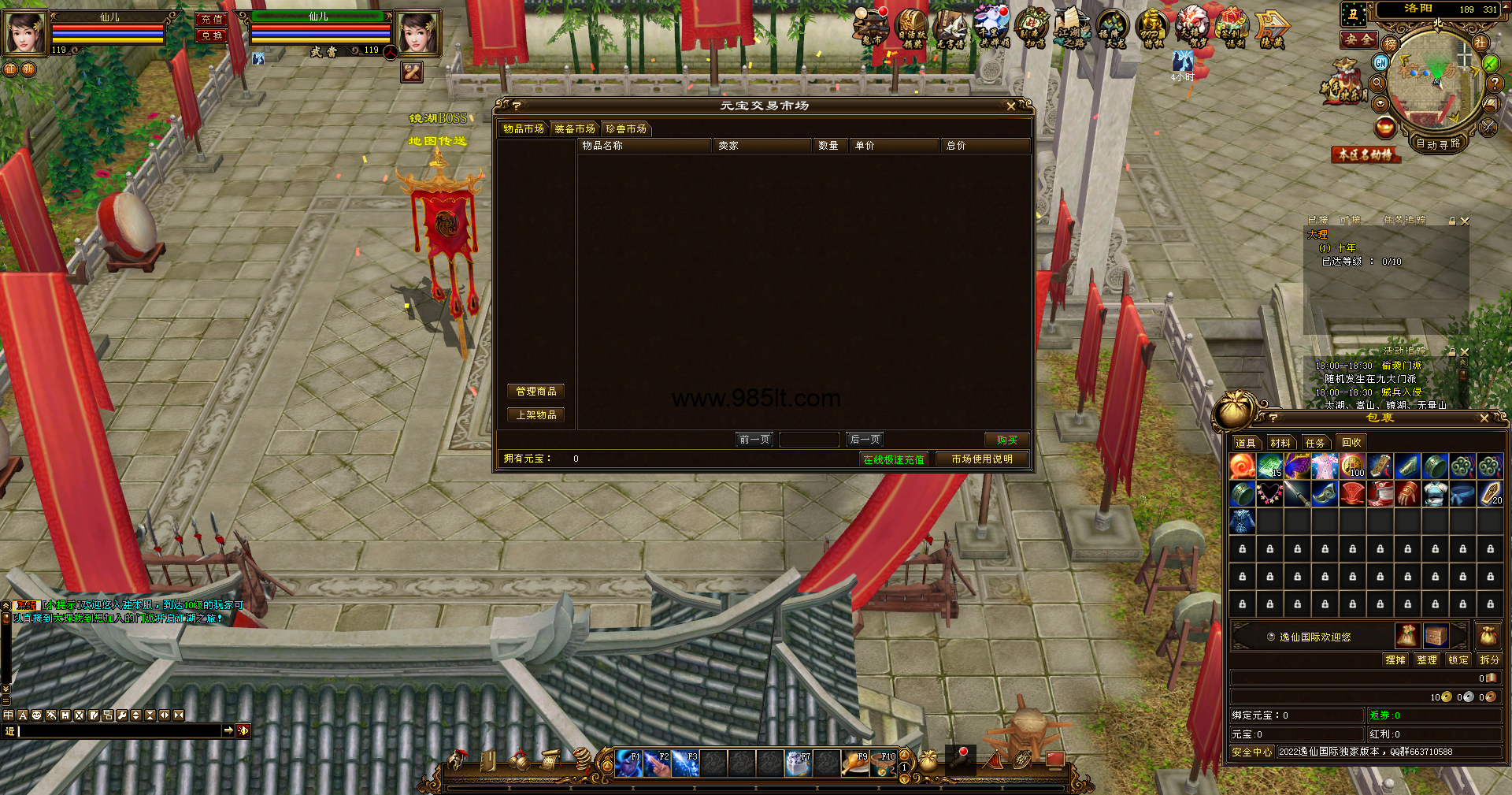1512x795 pixels.
Task: Click the 整理 sort button
Action: [x=1426, y=660]
